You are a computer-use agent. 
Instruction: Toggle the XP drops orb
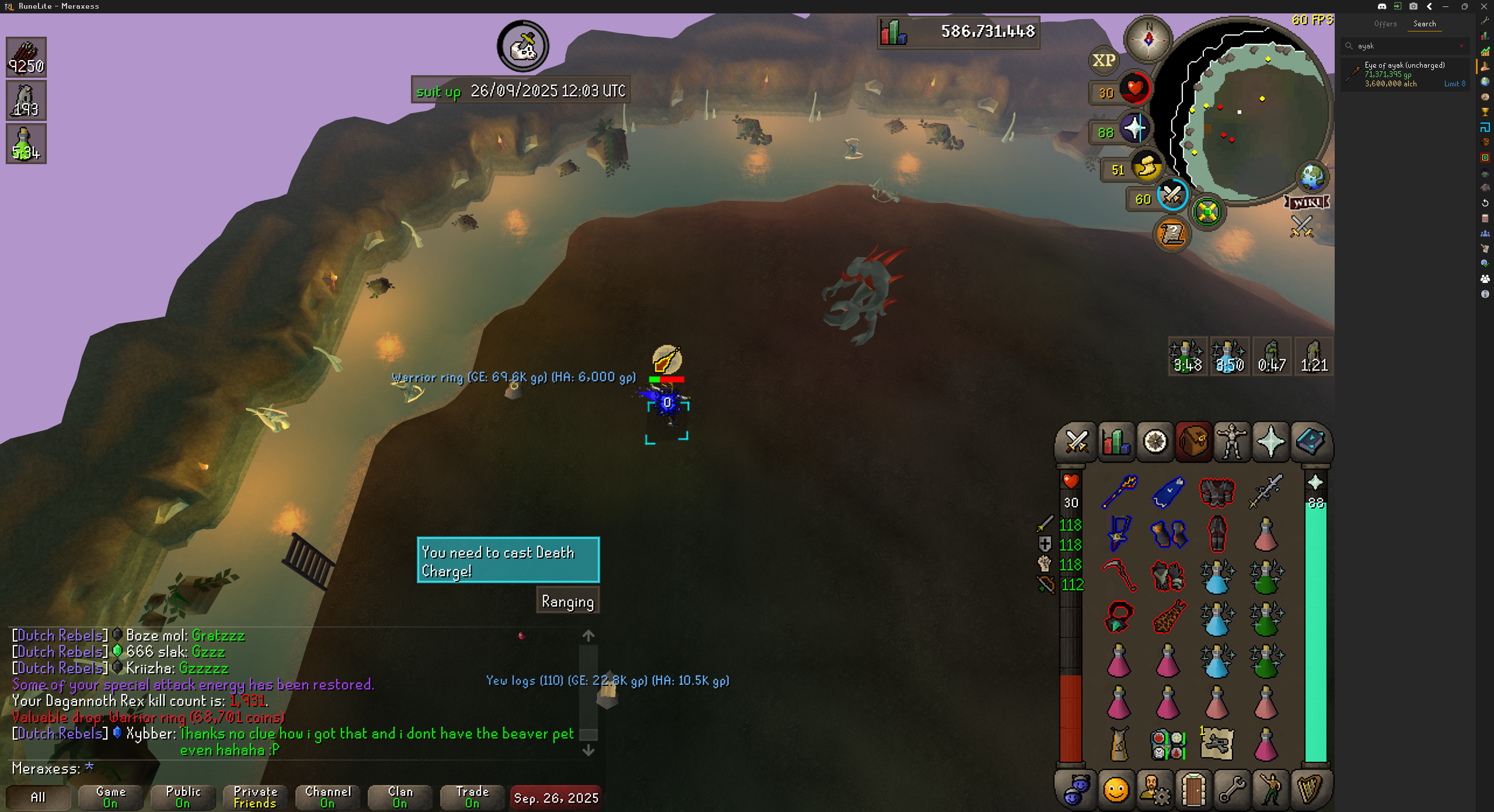point(1104,61)
